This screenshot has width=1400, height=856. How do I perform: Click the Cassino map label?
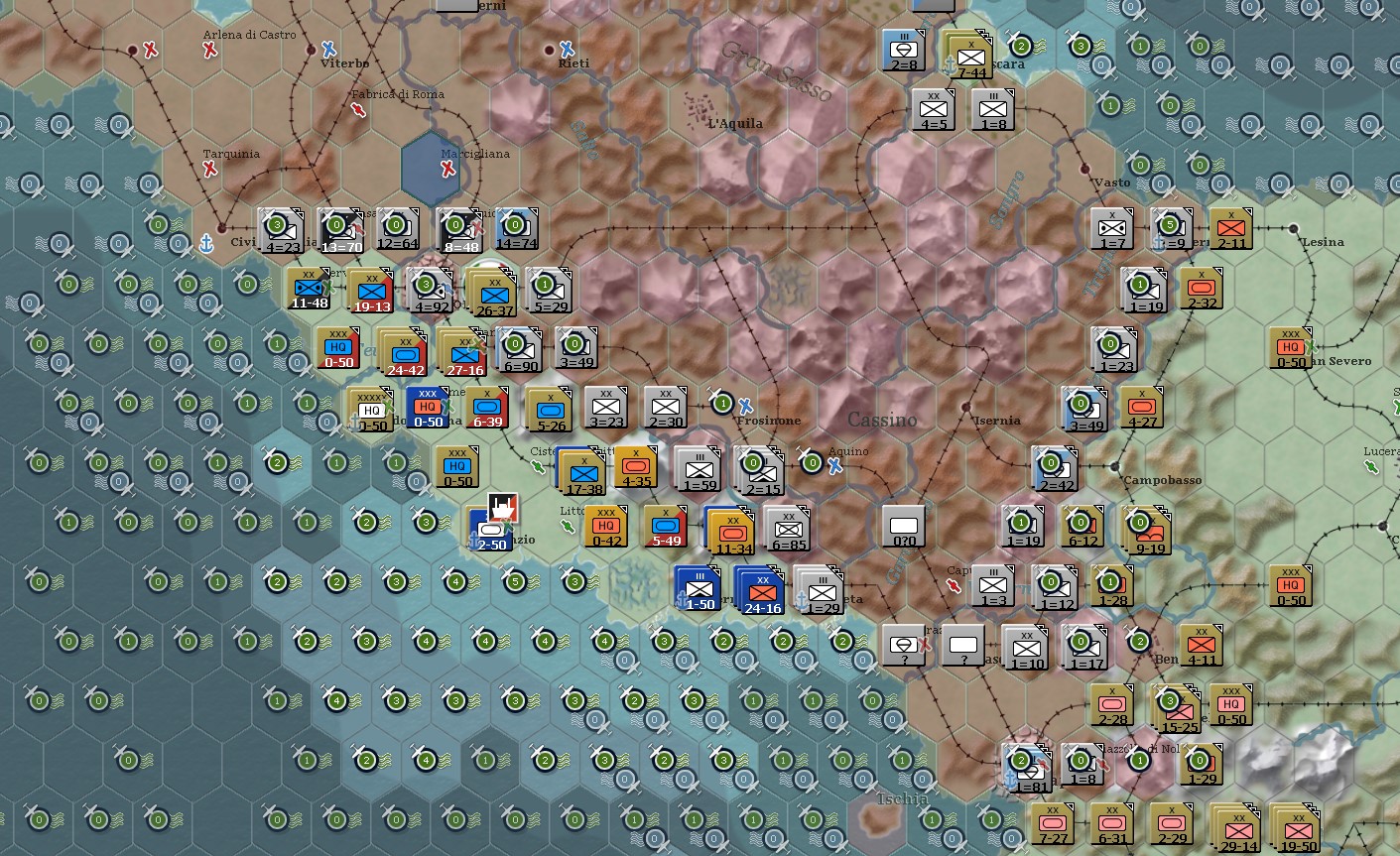pos(882,420)
